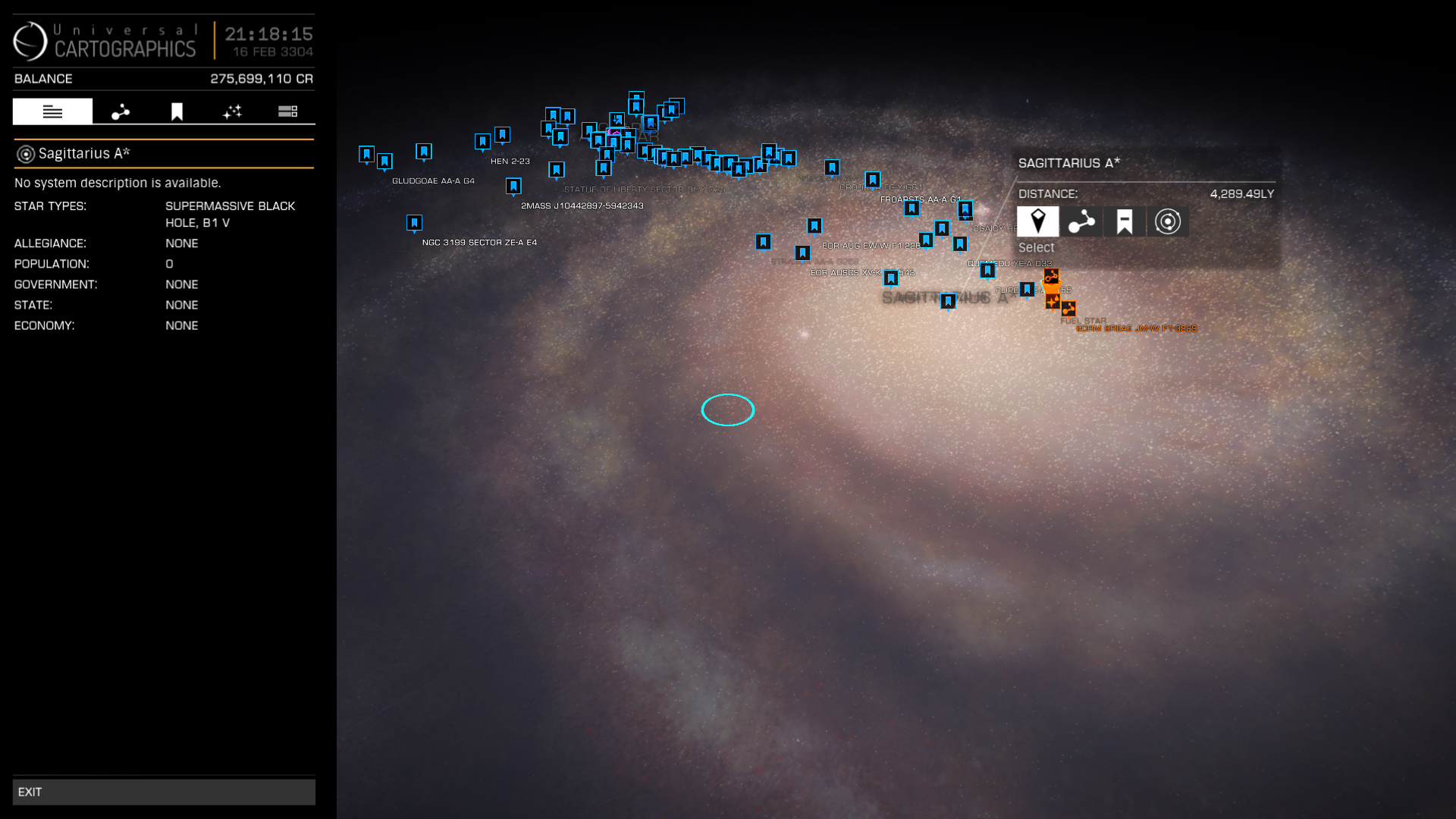Open the route navigation tab

pyautogui.click(x=121, y=111)
